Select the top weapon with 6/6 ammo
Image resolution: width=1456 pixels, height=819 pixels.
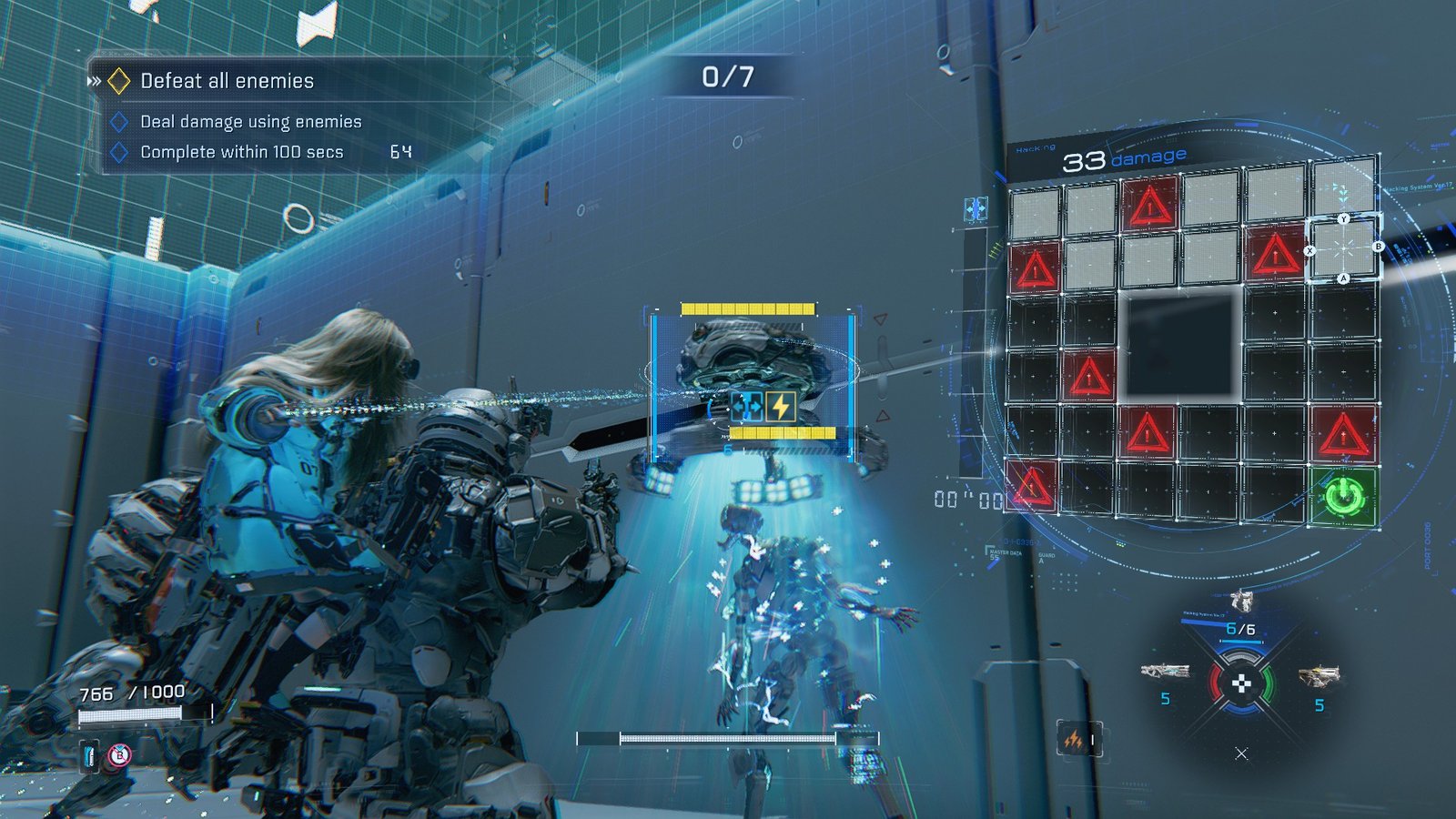[1240, 602]
